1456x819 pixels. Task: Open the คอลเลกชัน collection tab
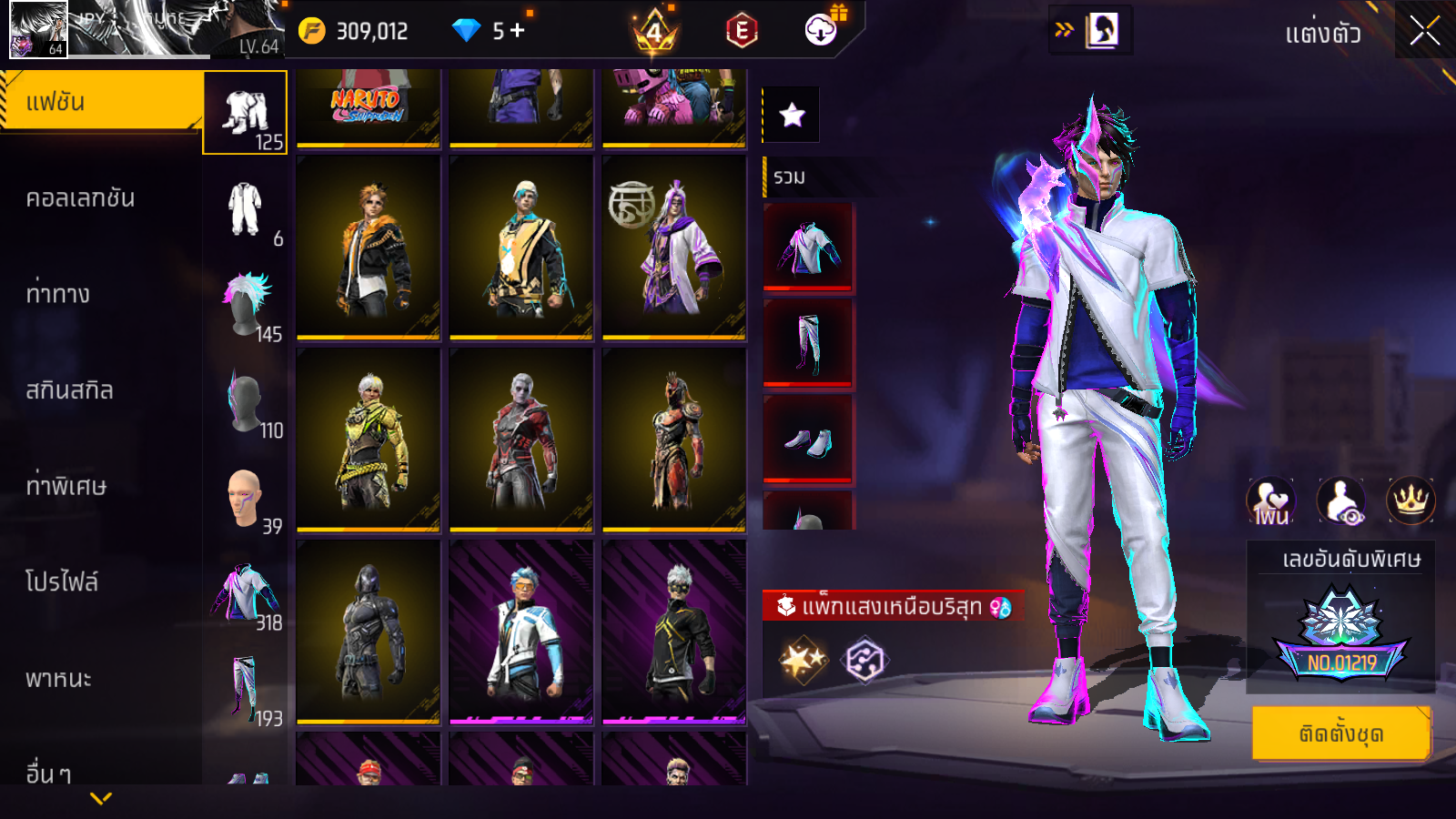coord(80,198)
